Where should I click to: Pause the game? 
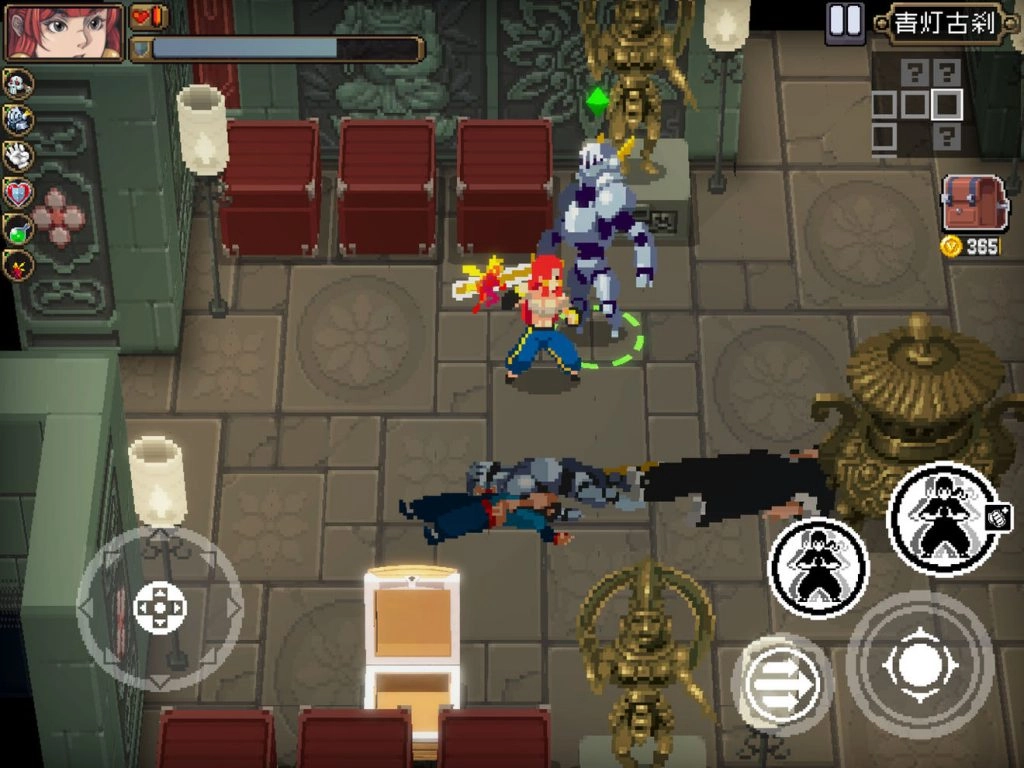pos(844,22)
